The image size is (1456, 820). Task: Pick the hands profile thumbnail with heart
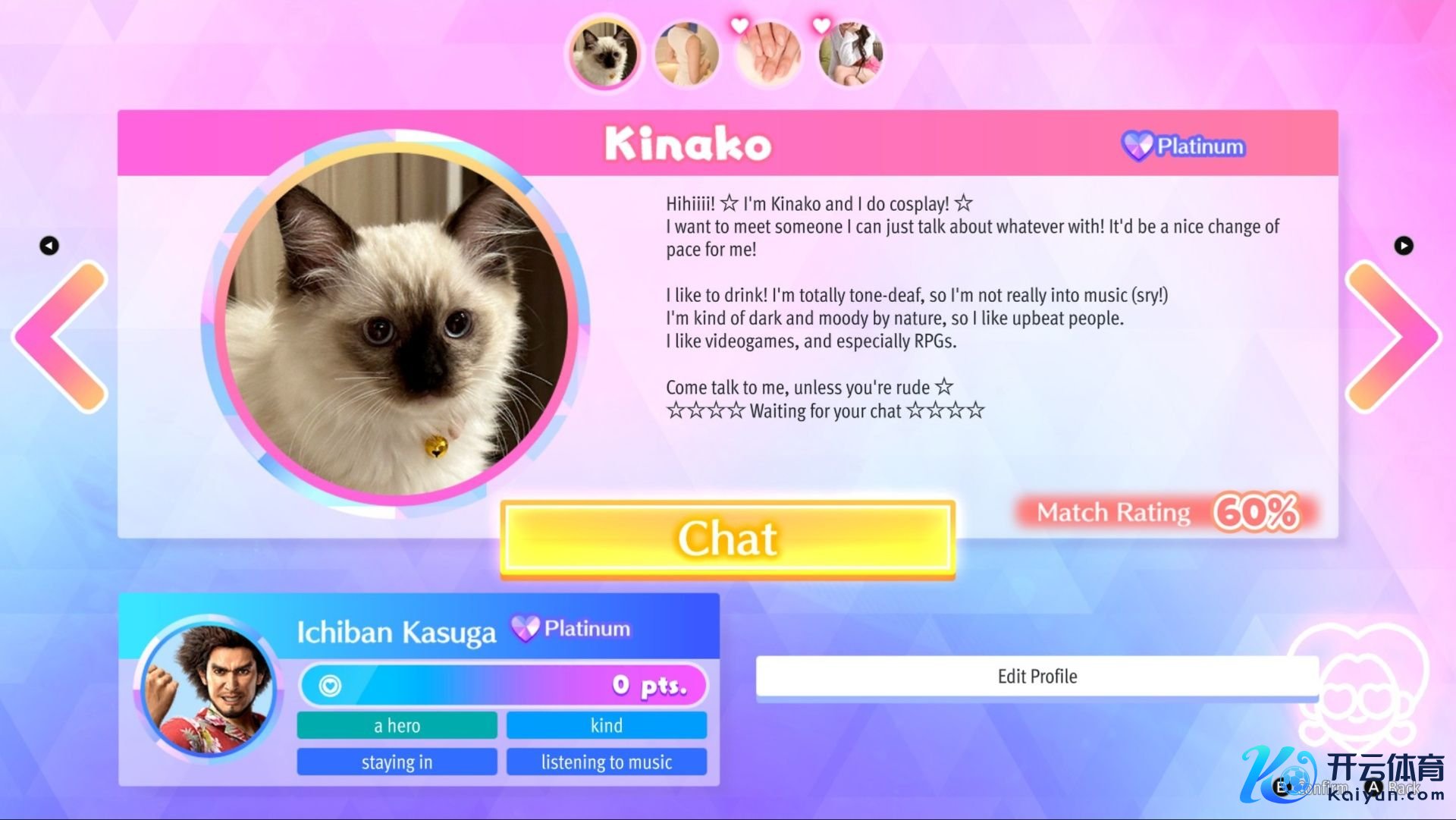tap(769, 53)
